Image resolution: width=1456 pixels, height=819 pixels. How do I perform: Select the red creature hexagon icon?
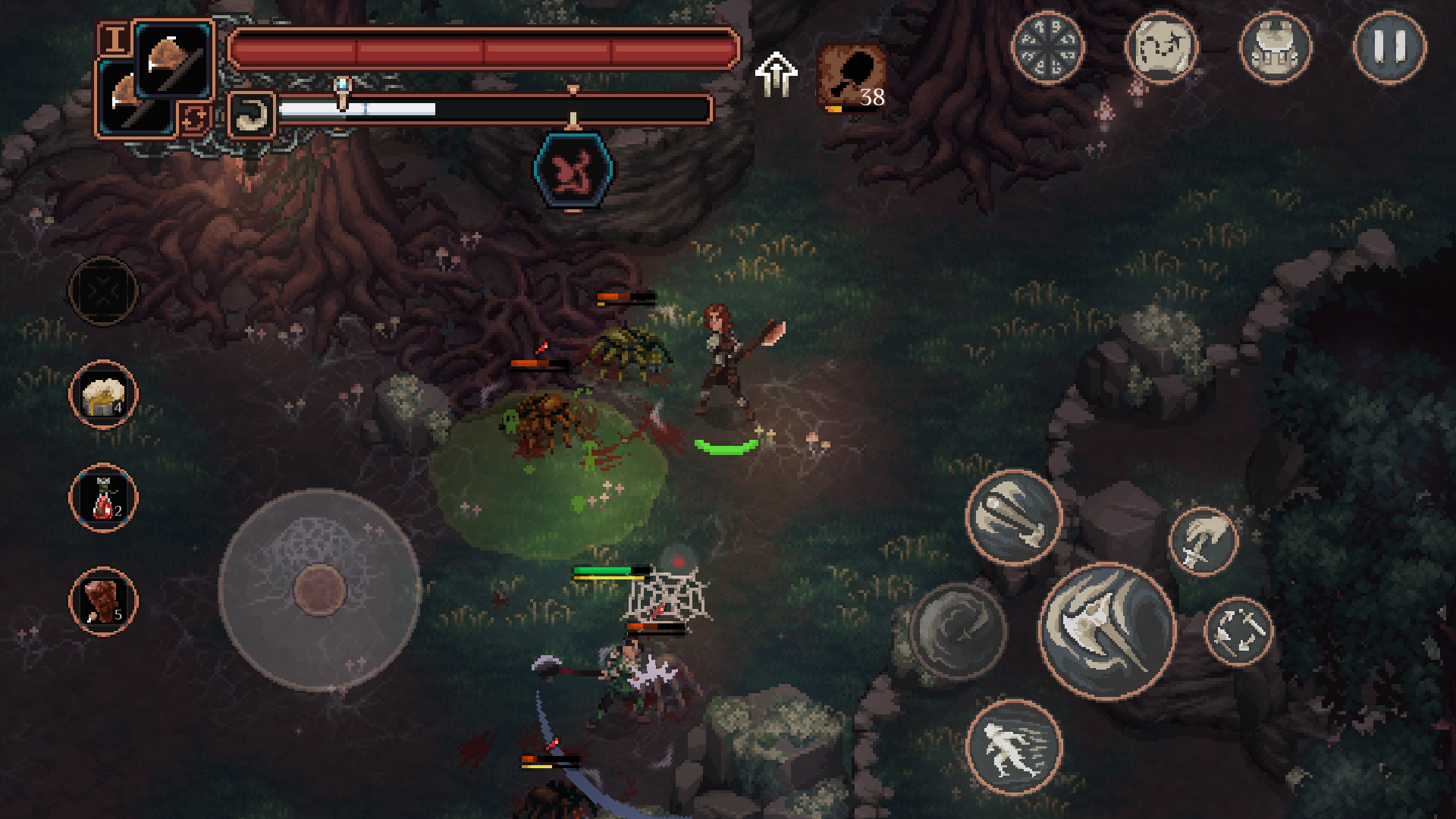coord(573,171)
